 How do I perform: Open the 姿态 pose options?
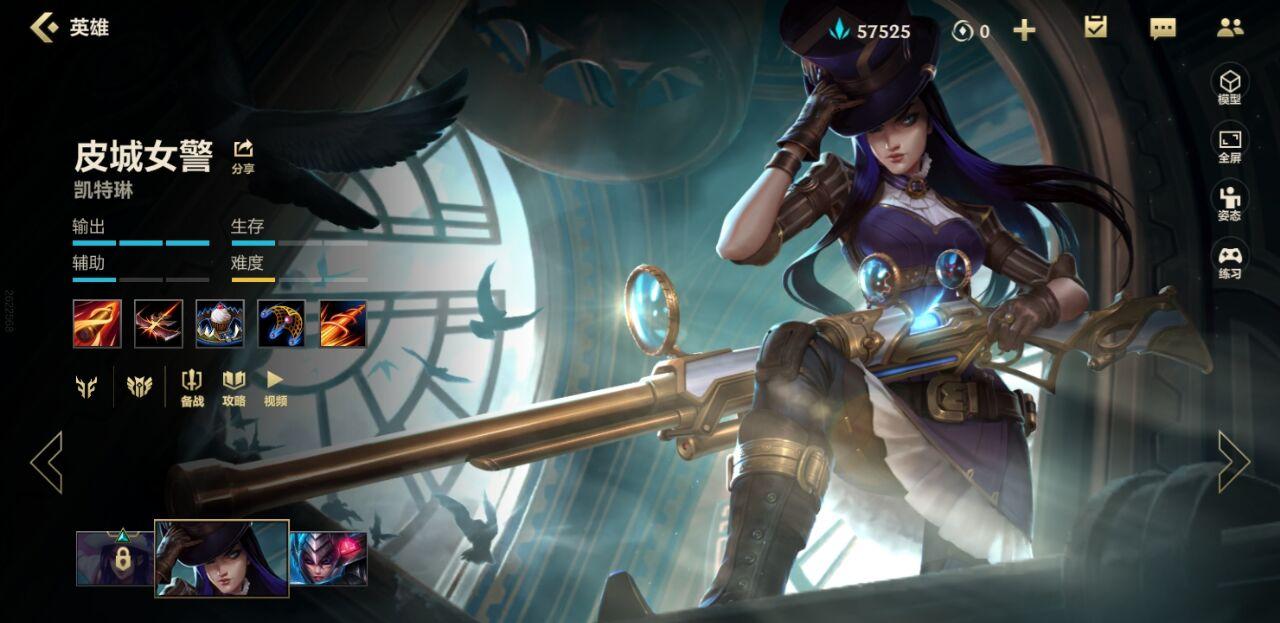(x=1229, y=202)
